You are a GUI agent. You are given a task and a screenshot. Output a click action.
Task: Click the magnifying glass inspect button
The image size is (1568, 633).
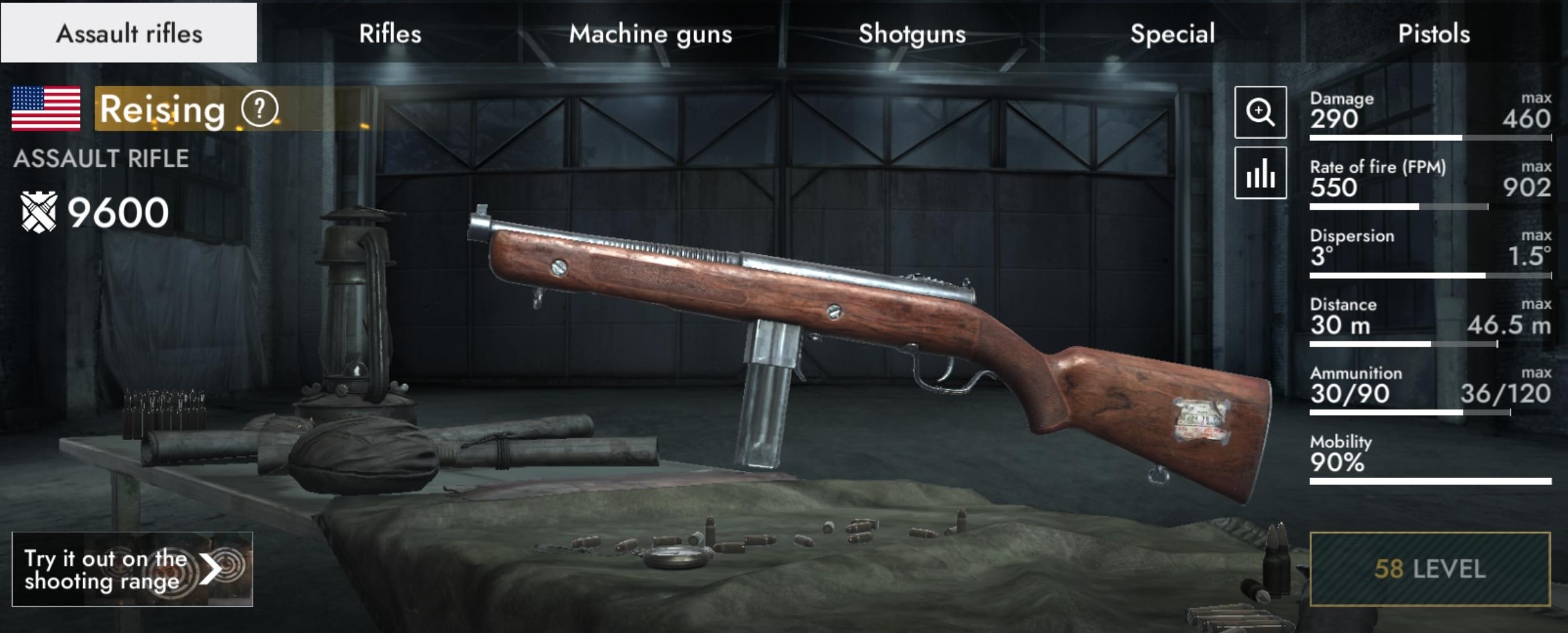[x=1260, y=112]
